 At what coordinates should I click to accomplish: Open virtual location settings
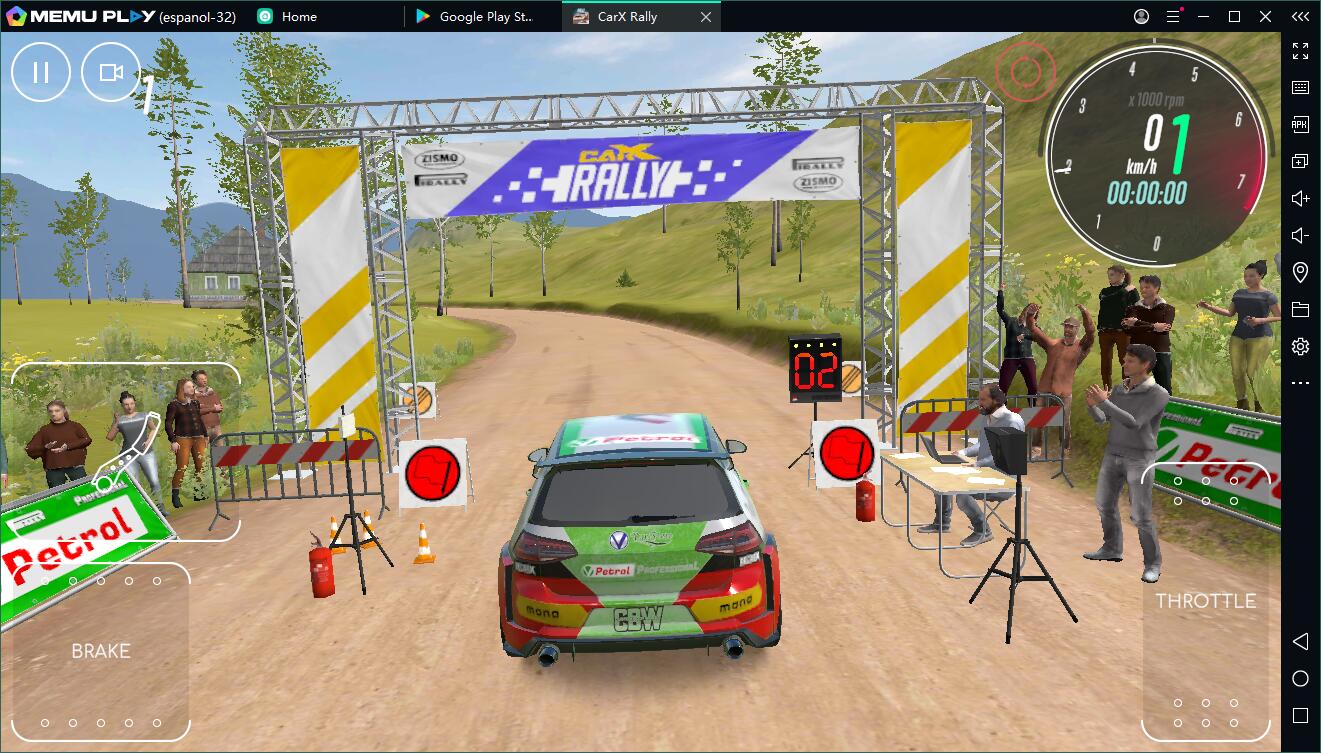tap(1300, 271)
